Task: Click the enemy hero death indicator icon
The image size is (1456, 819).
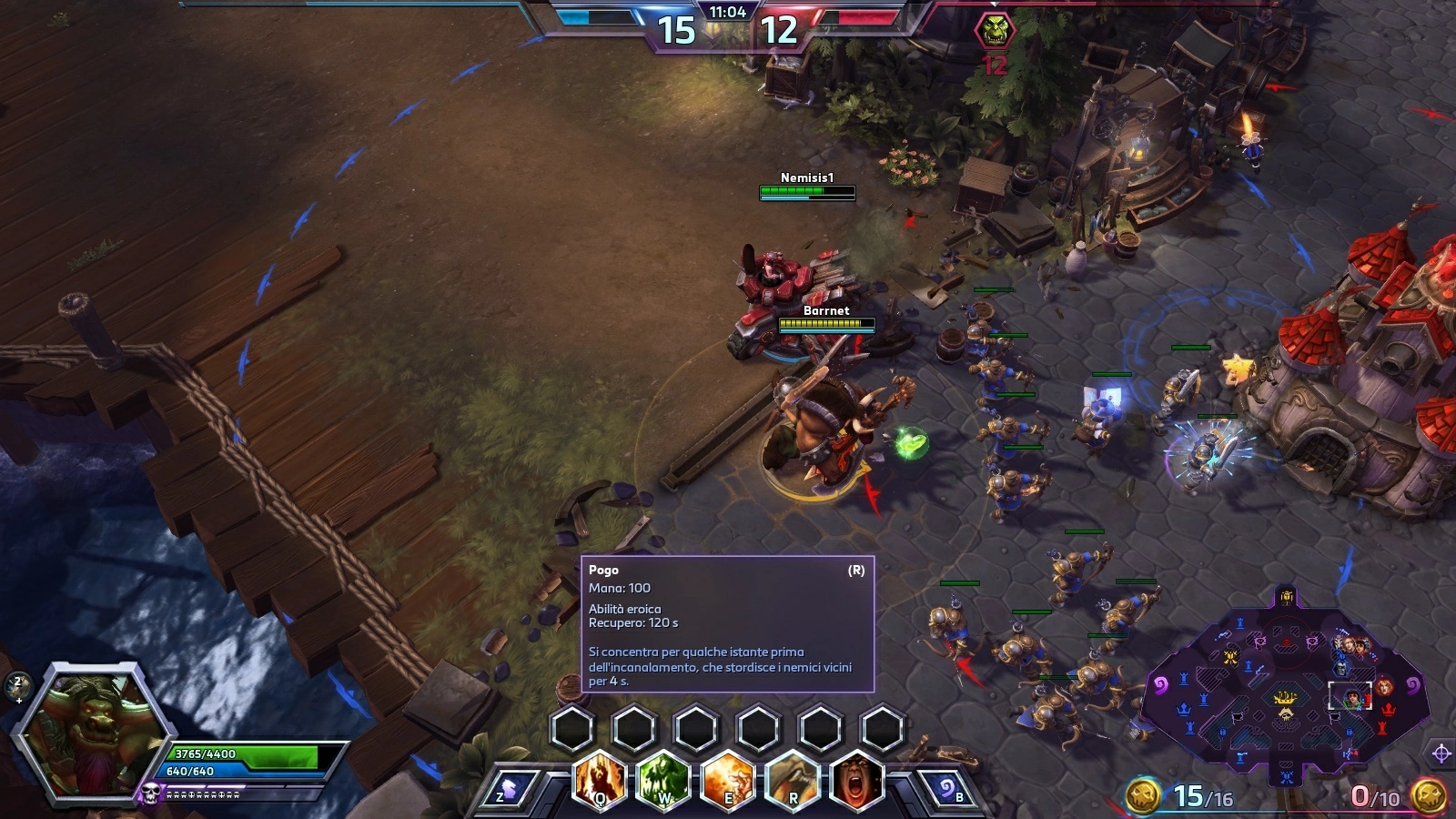Action: 995,30
